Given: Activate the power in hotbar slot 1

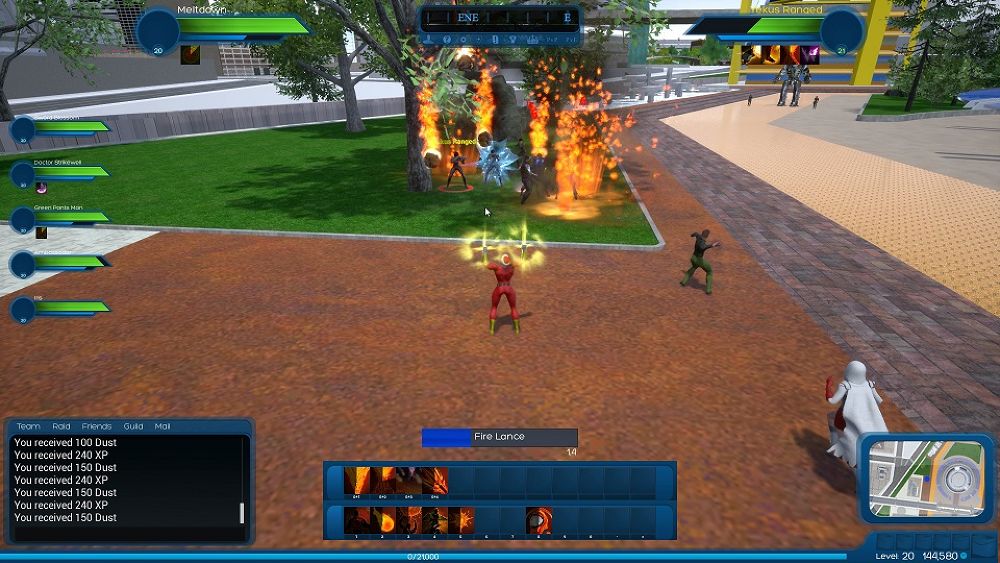Looking at the screenshot, I should 356,520.
